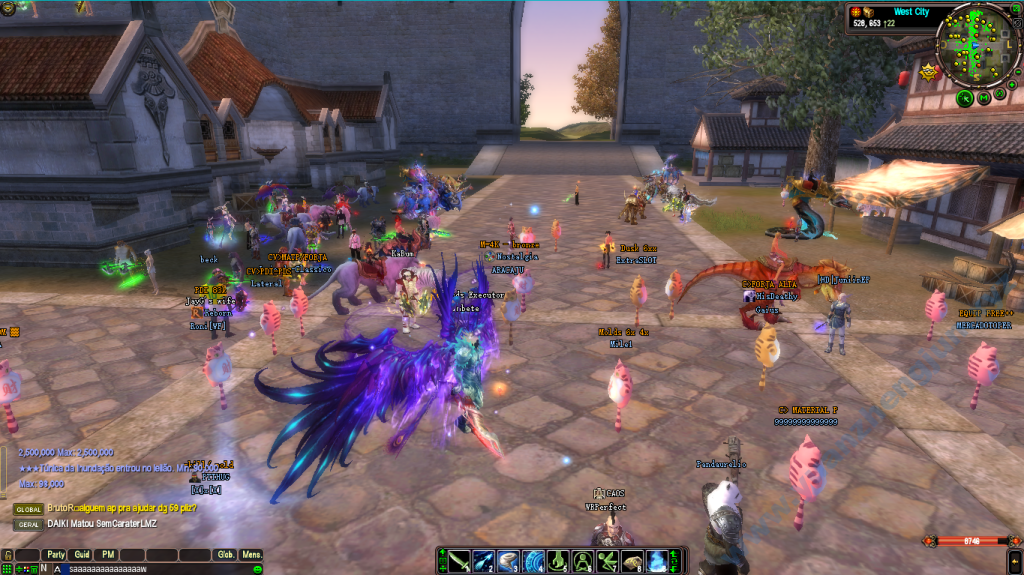Toggle the chat lock padlock icon

pyautogui.click(x=8, y=554)
